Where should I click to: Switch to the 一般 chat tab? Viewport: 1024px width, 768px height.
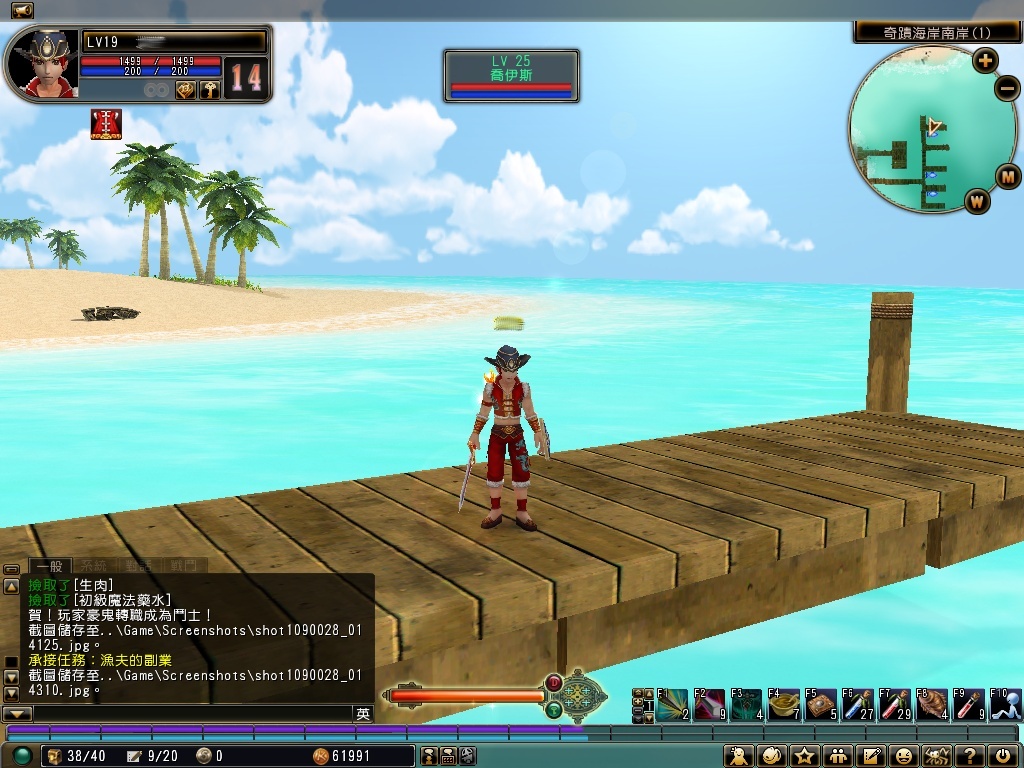[x=48, y=565]
